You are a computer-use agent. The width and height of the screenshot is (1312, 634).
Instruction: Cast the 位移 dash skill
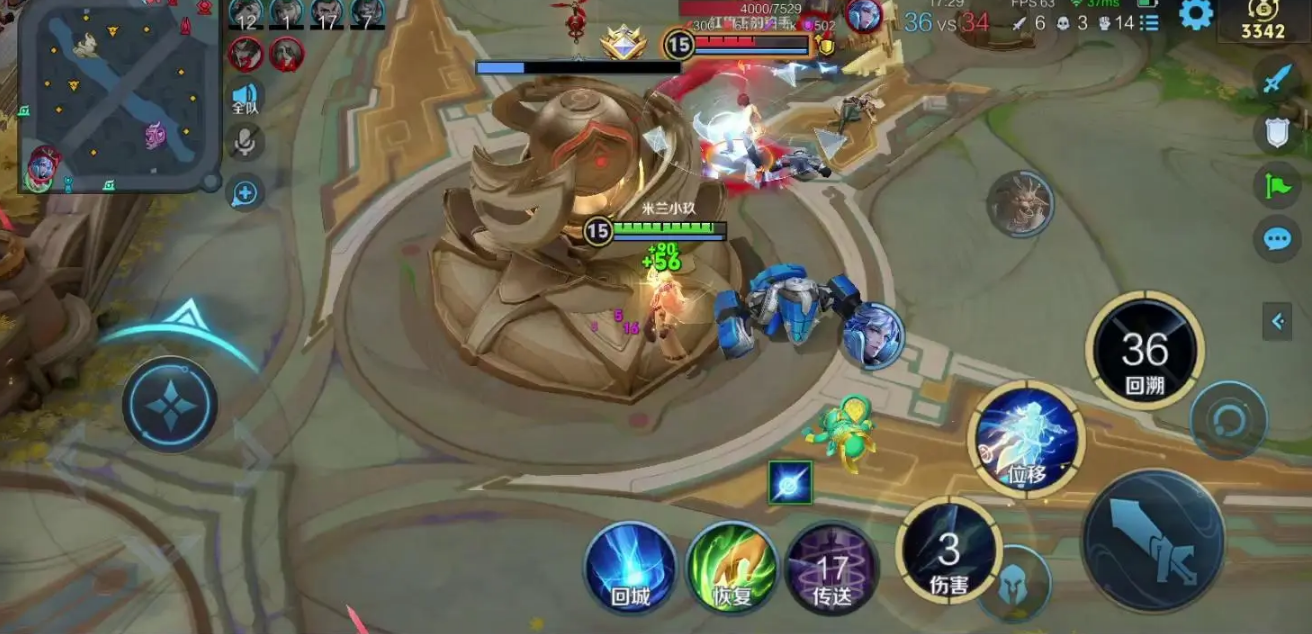1026,438
